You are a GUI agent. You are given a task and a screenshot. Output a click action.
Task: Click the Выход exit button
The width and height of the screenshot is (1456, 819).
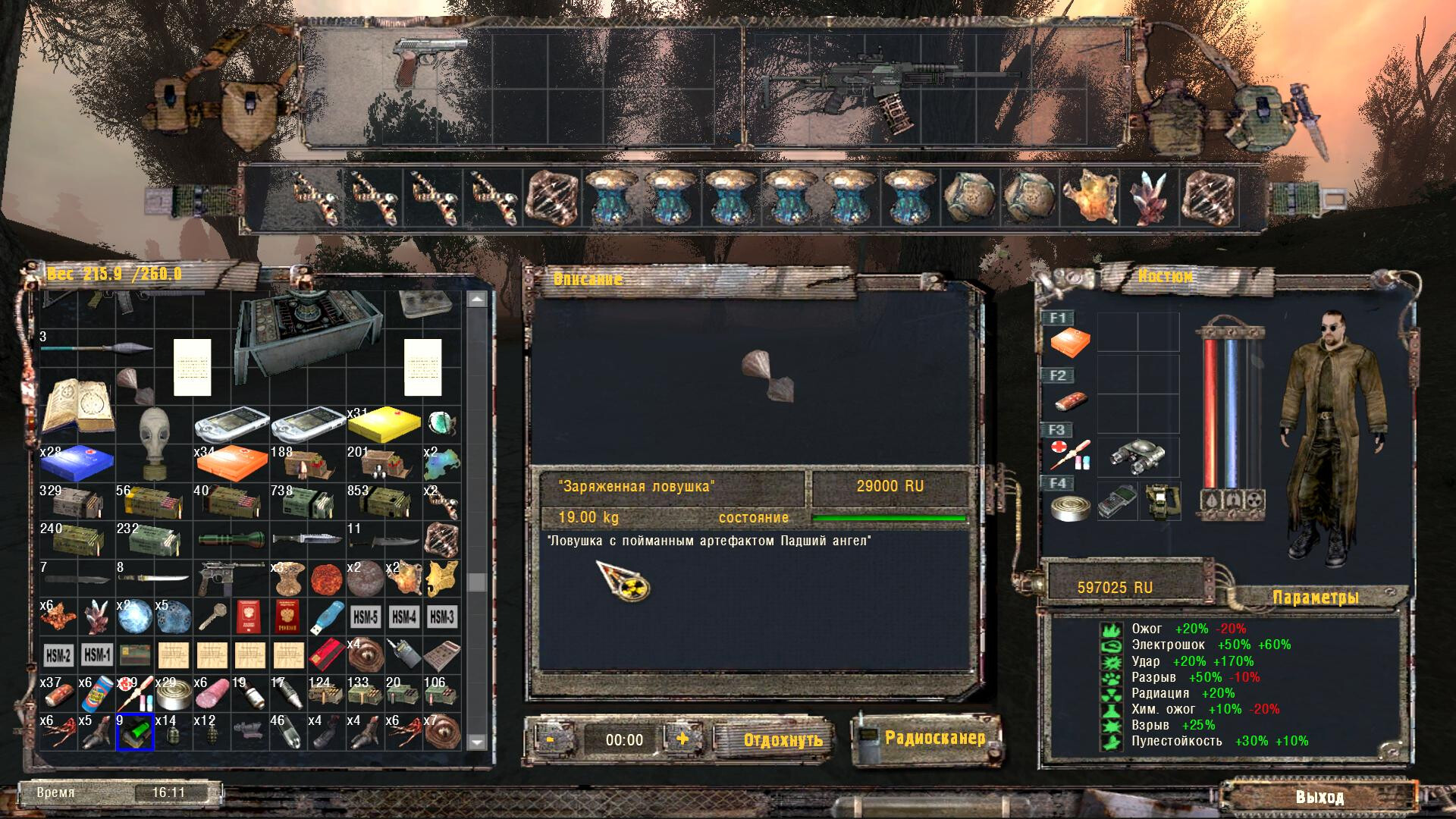pyautogui.click(x=1319, y=797)
